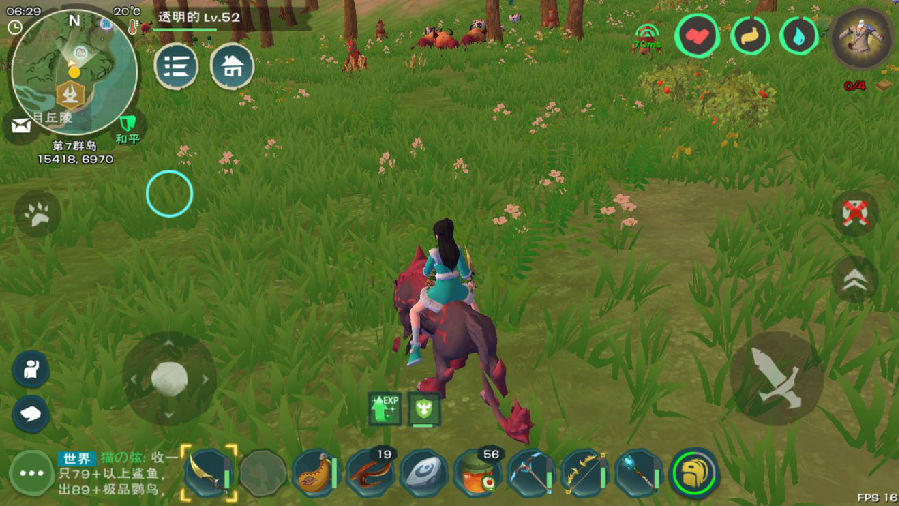The width and height of the screenshot is (899, 506).
Task: Equip the golden bow hotbar slot
Action: point(585,472)
